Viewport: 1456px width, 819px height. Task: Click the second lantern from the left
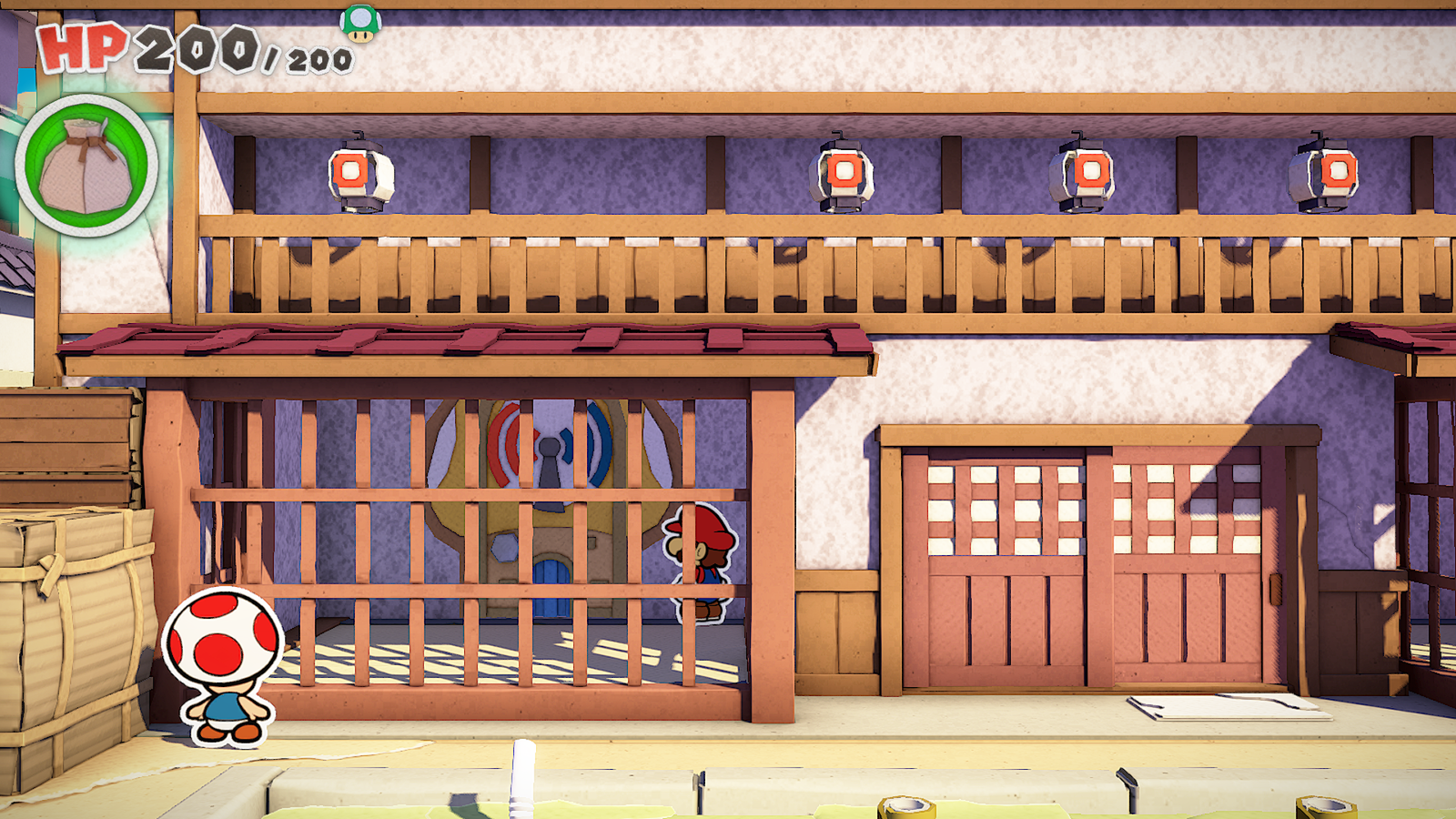pyautogui.click(x=842, y=173)
